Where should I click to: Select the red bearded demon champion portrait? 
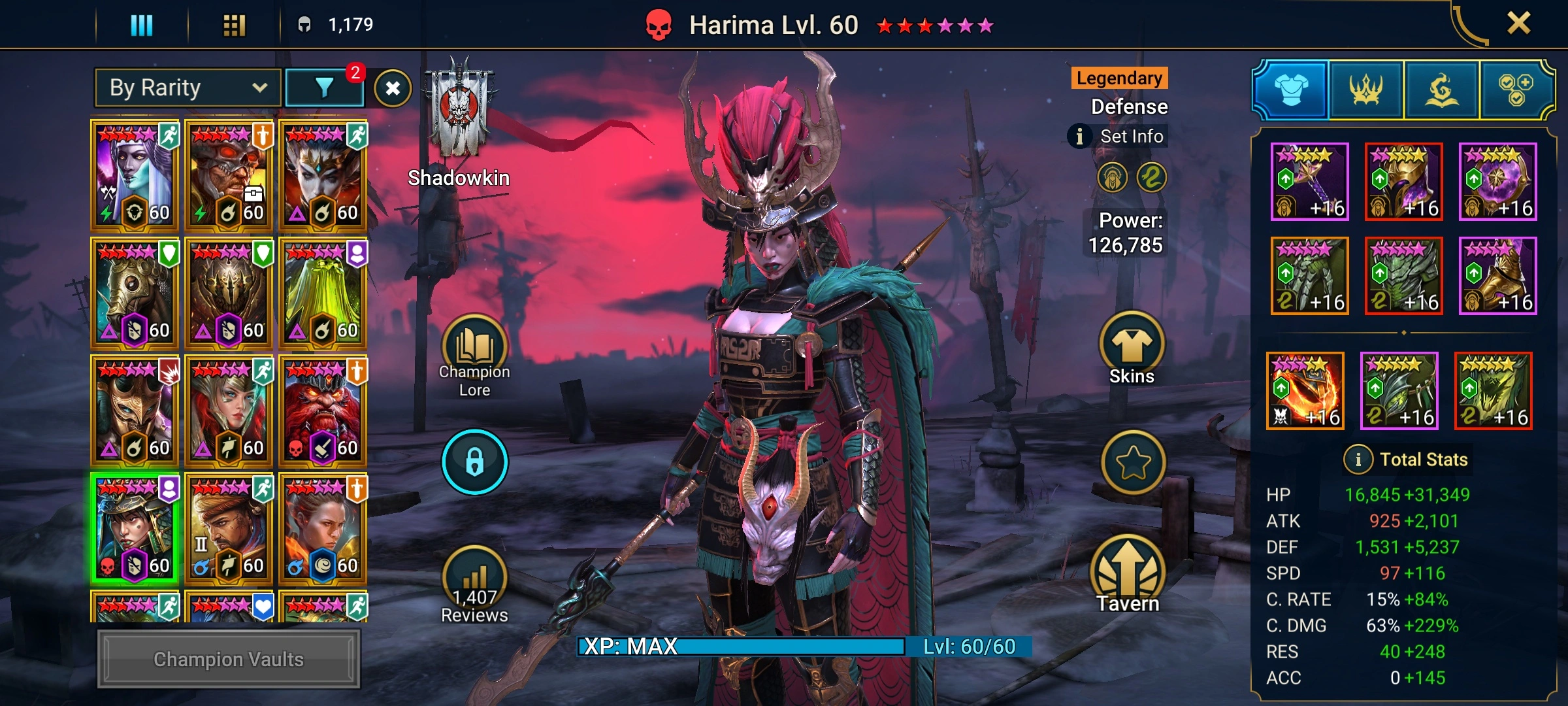point(323,411)
